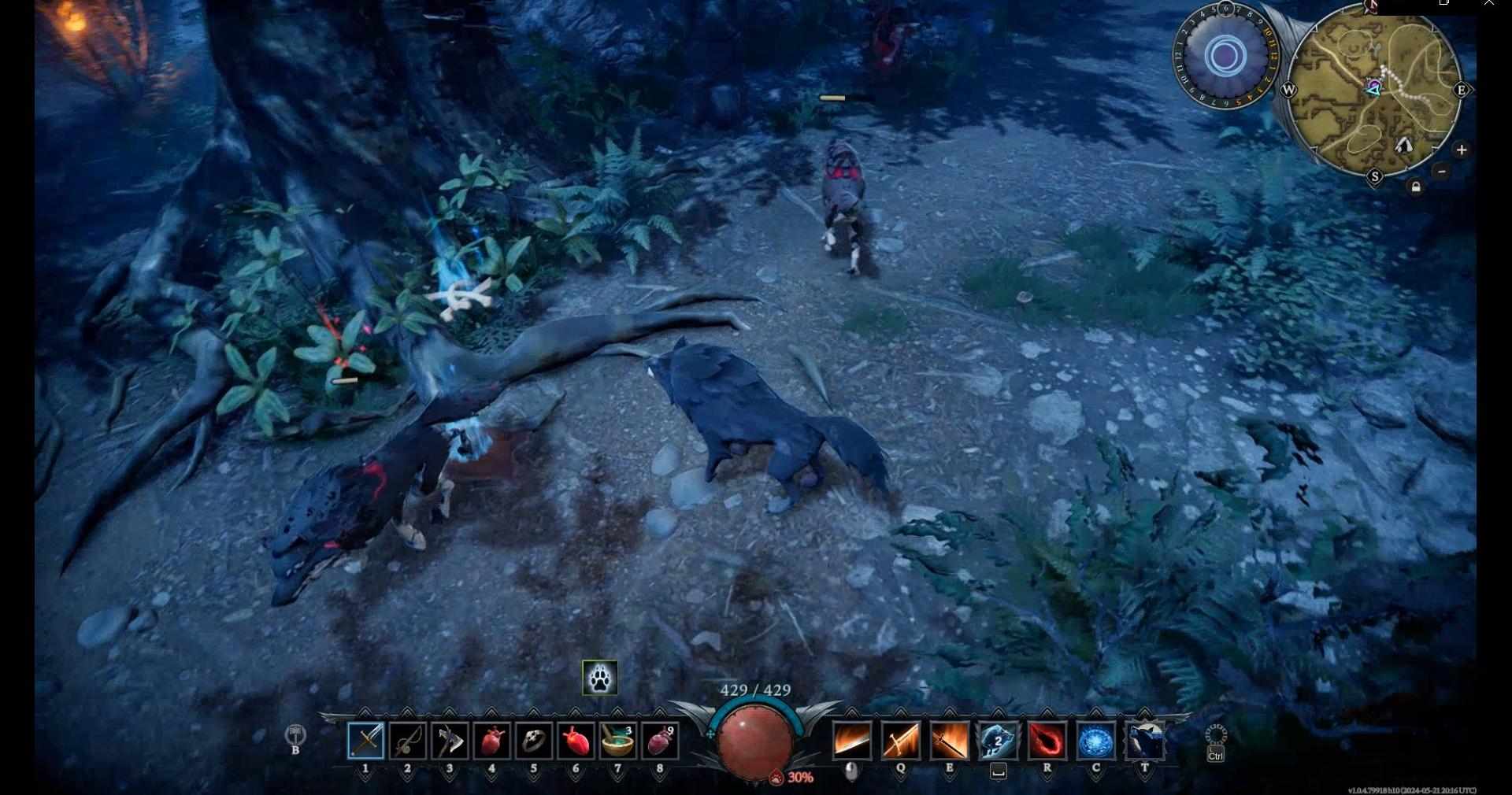The image size is (1512, 795).
Task: Equip the axe in hotbar slot 3
Action: click(x=450, y=740)
